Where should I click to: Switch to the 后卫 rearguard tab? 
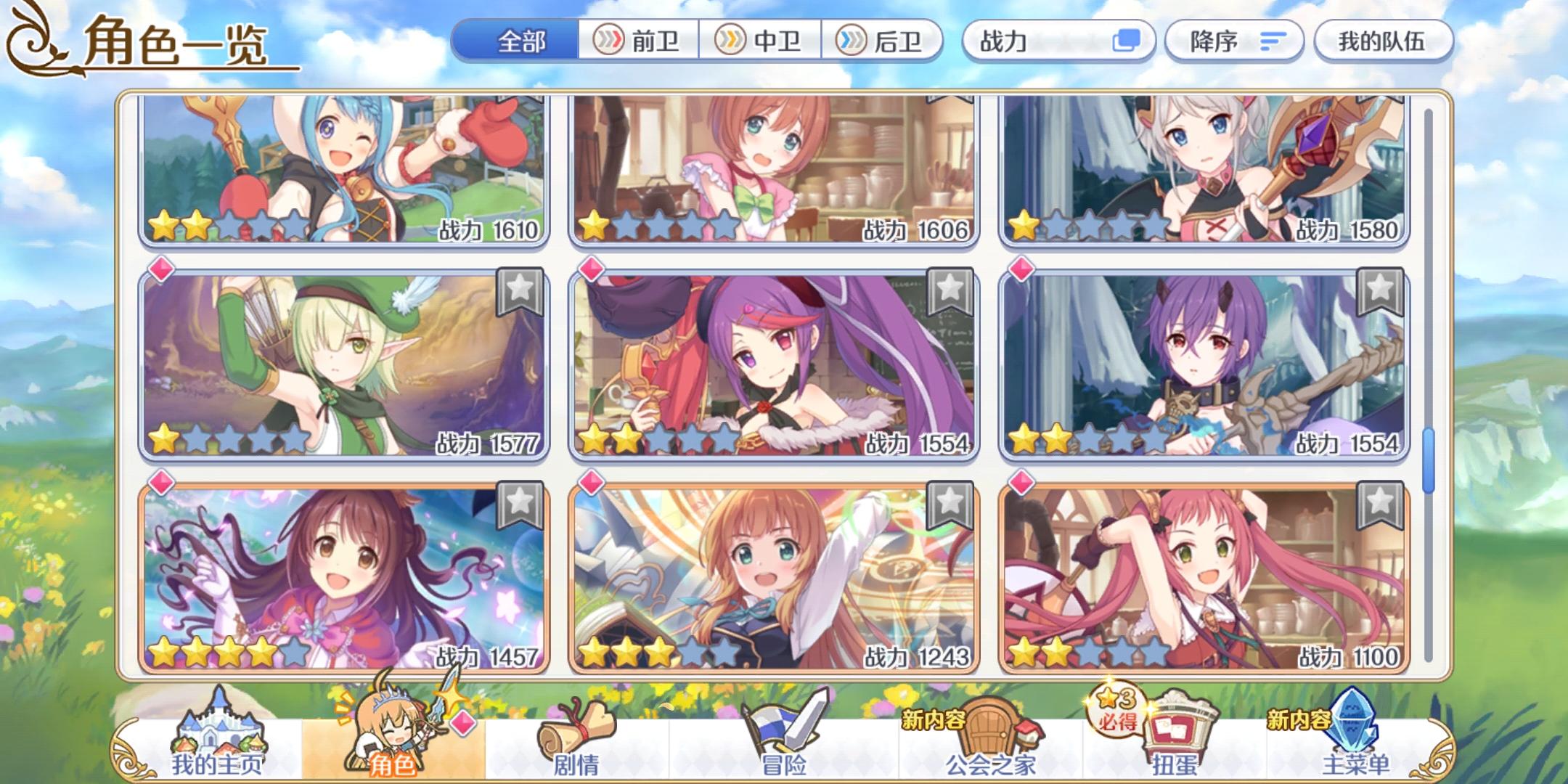[x=884, y=41]
